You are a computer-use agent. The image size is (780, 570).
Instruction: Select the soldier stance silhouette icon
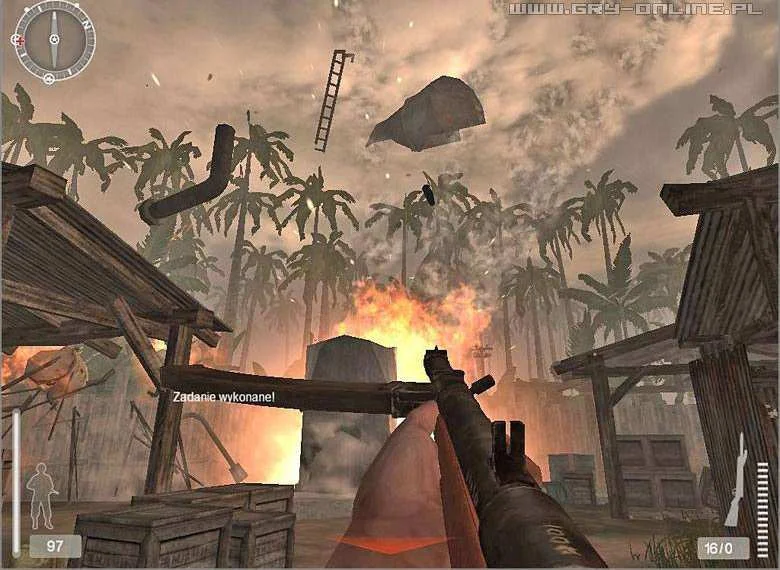tap(41, 494)
